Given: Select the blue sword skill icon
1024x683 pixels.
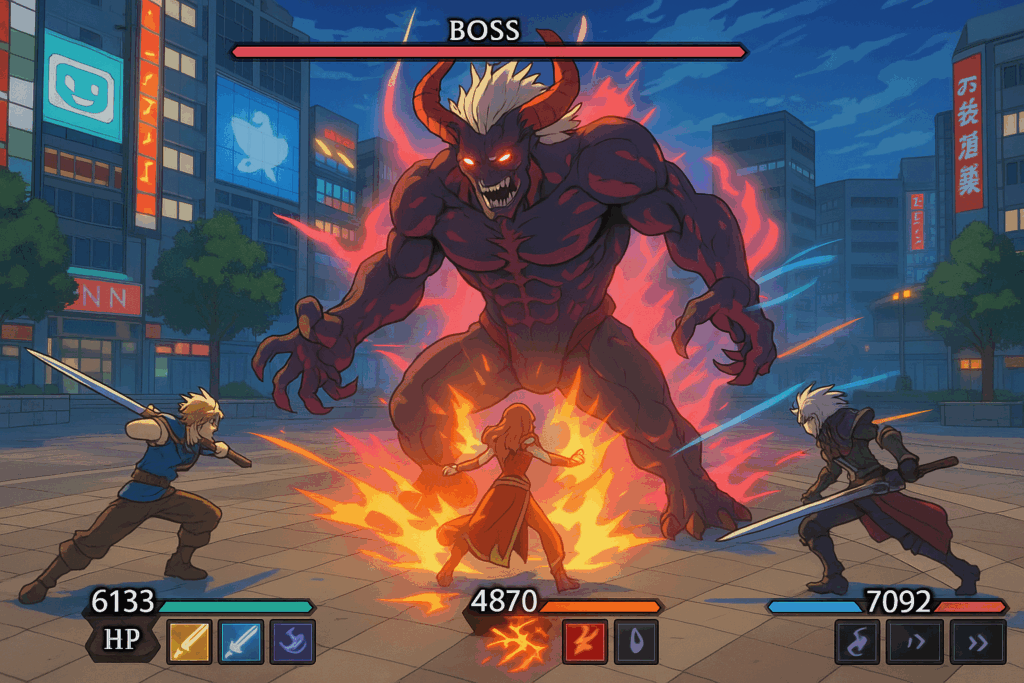Looking at the screenshot, I should pos(240,642).
